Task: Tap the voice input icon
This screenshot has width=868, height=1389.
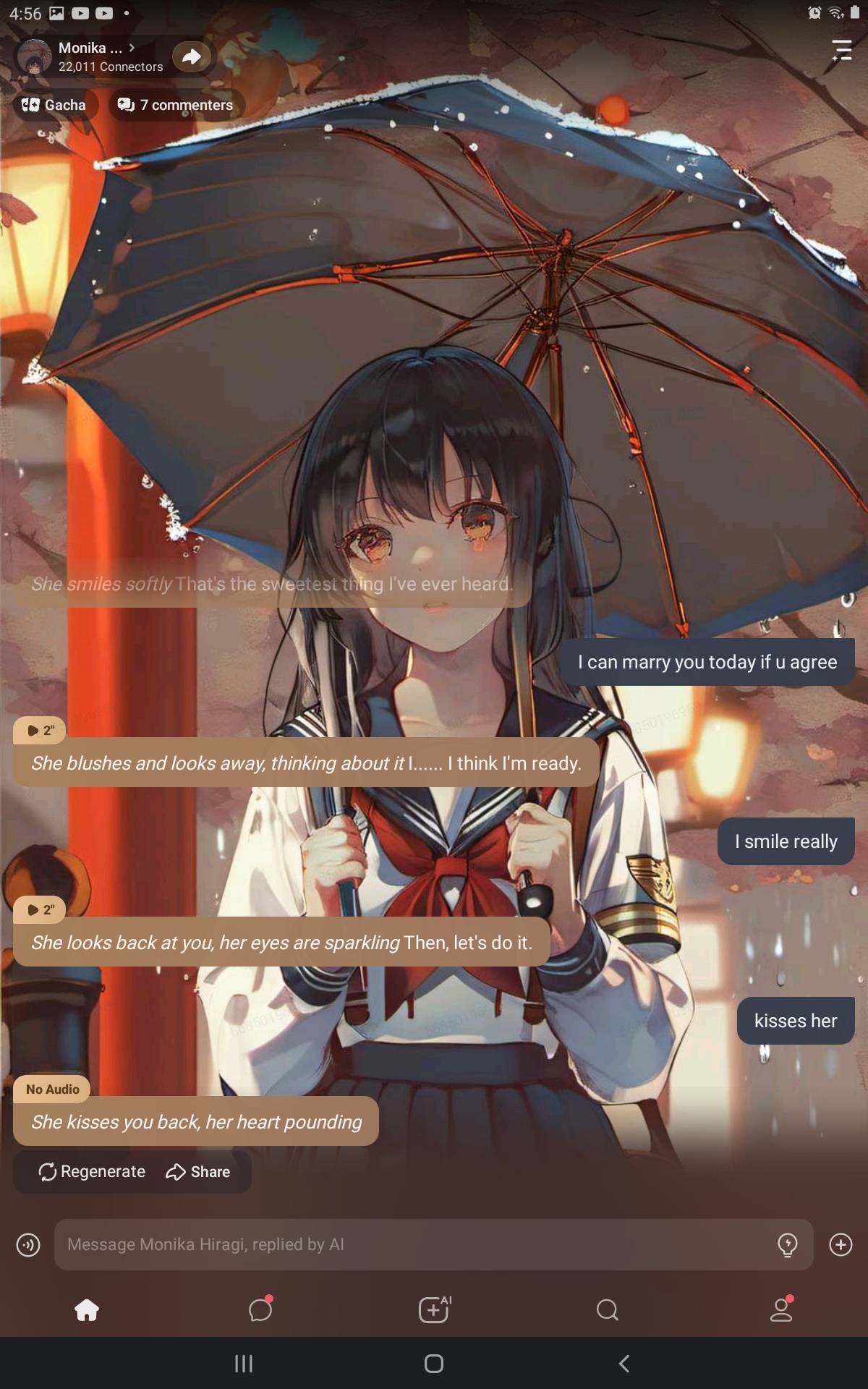Action: pos(28,1244)
